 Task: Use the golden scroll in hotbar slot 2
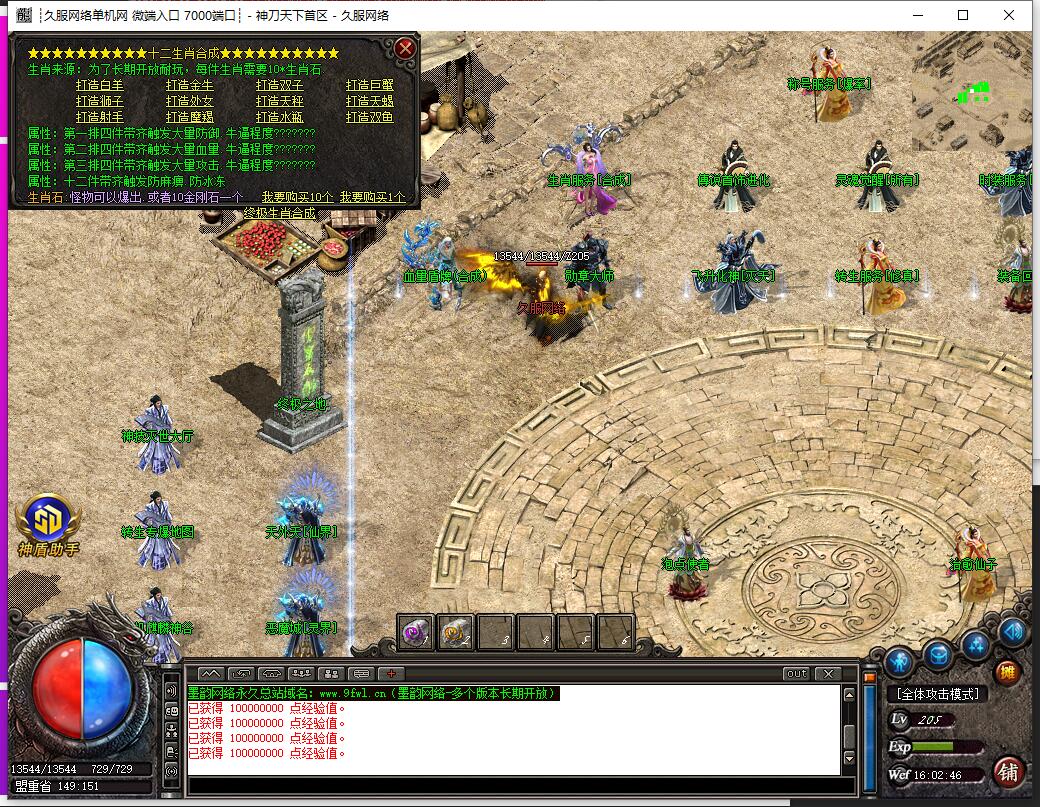tap(455, 631)
